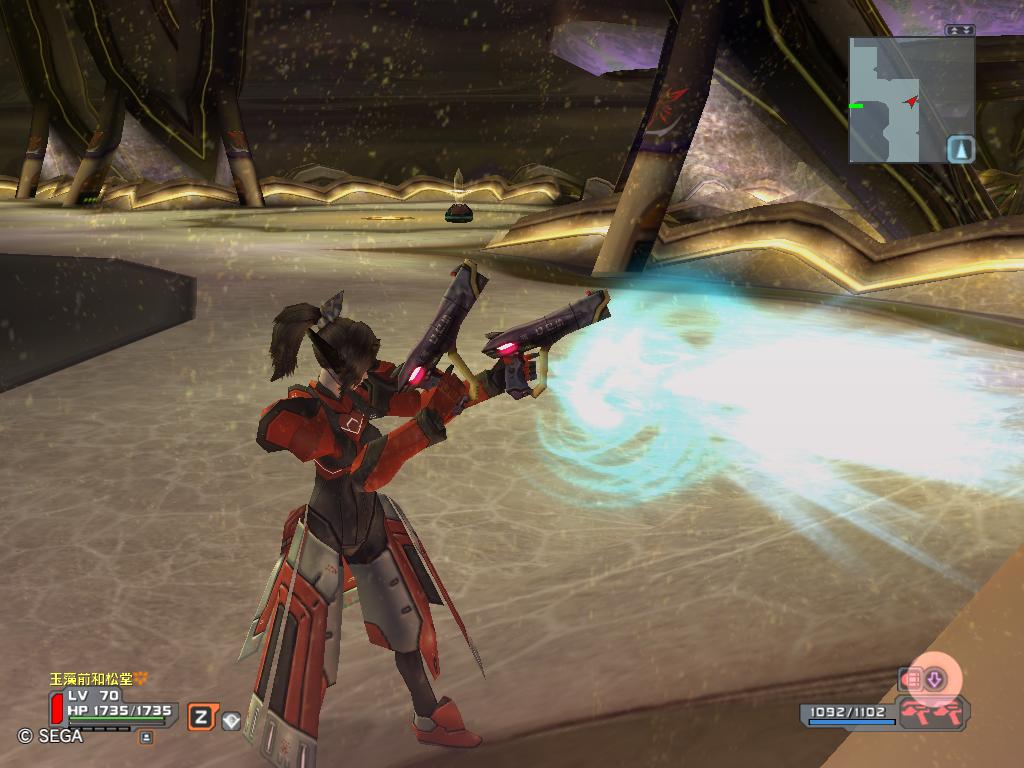Click the orange Z status icon

click(202, 716)
